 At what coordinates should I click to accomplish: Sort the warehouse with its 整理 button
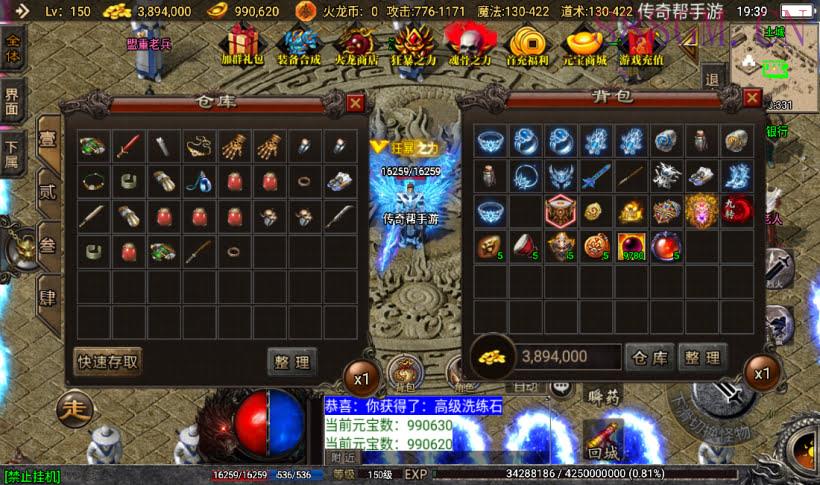tap(291, 360)
